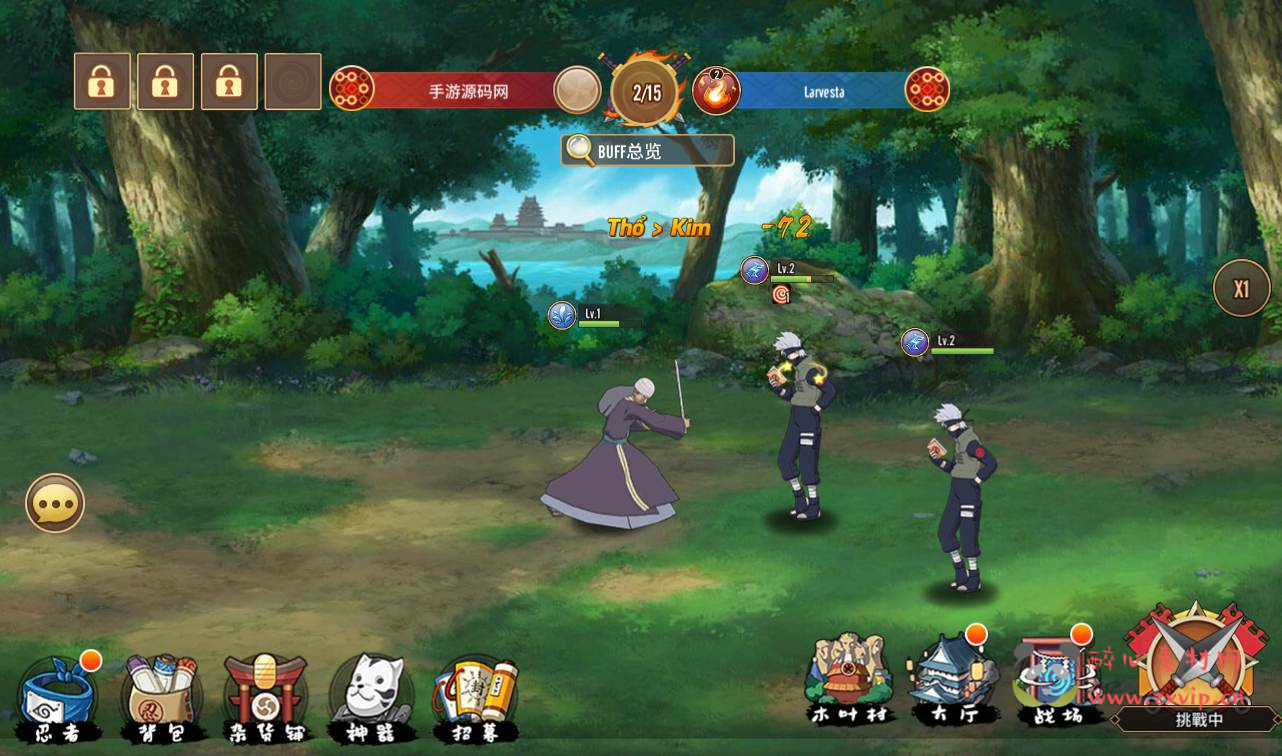Toggle the X1 battle speed button
The image size is (1282, 756).
1241,289
